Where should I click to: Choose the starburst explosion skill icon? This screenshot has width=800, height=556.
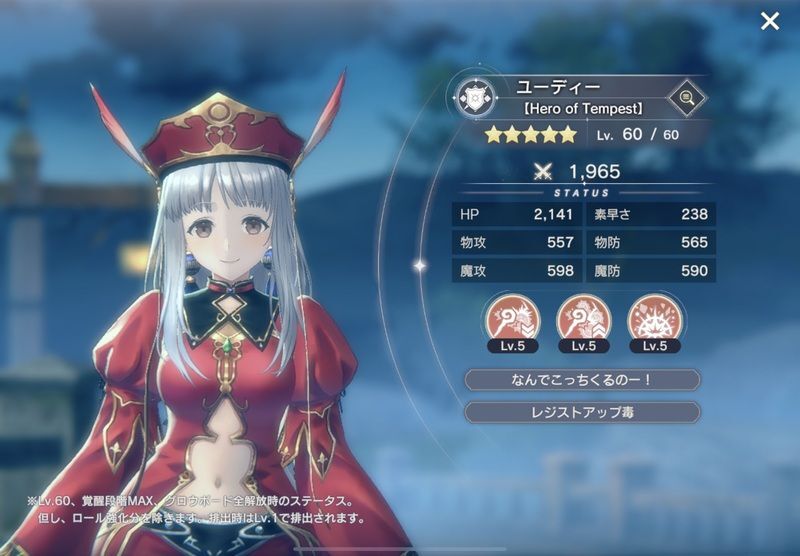tap(654, 319)
